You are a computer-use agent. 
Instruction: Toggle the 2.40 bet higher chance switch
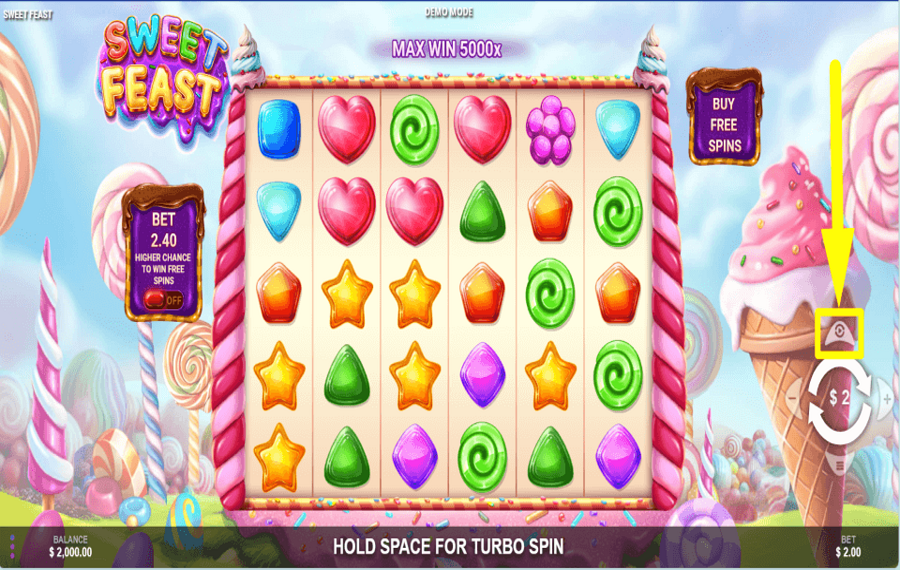[x=161, y=298]
